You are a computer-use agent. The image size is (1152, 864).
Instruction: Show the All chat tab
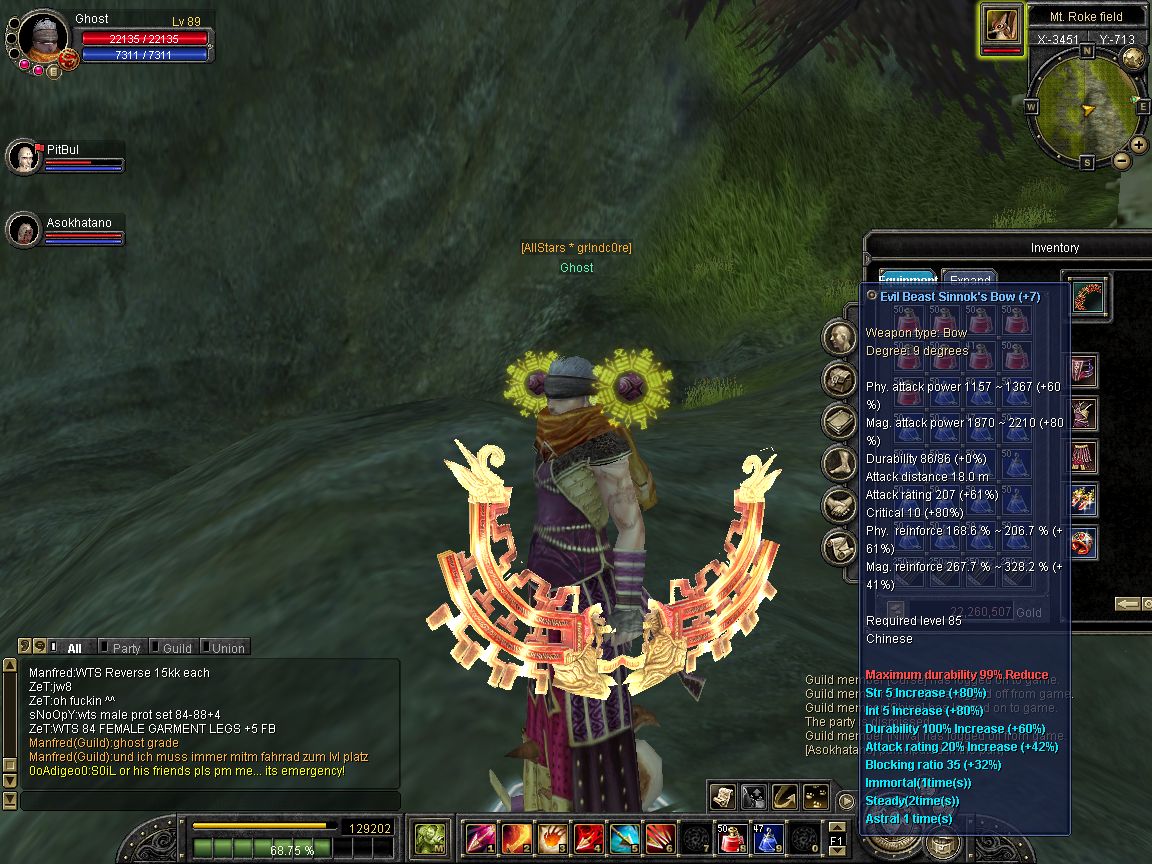[x=74, y=648]
